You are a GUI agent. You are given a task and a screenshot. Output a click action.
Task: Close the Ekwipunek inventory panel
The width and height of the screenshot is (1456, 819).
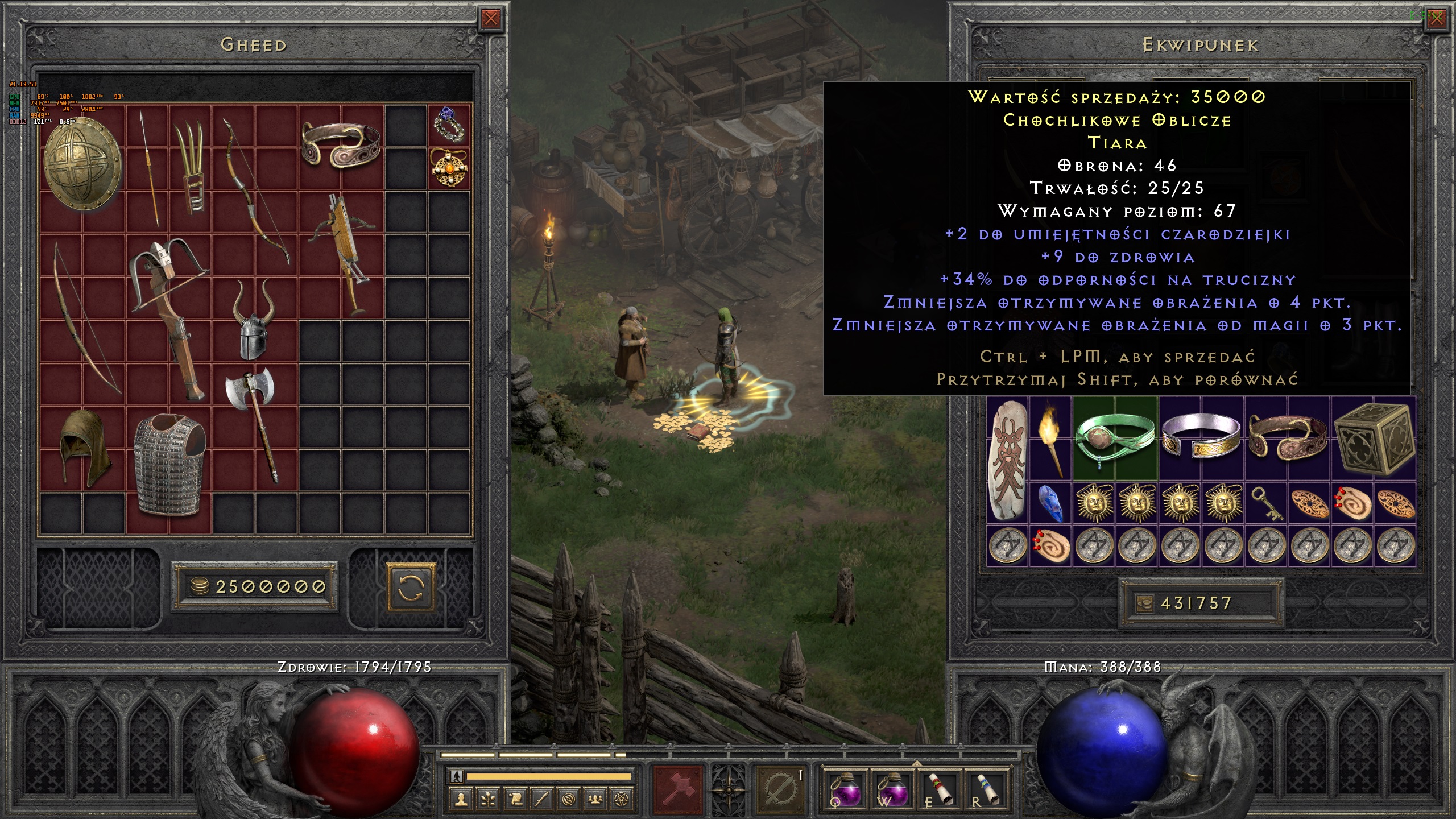coord(1436,19)
